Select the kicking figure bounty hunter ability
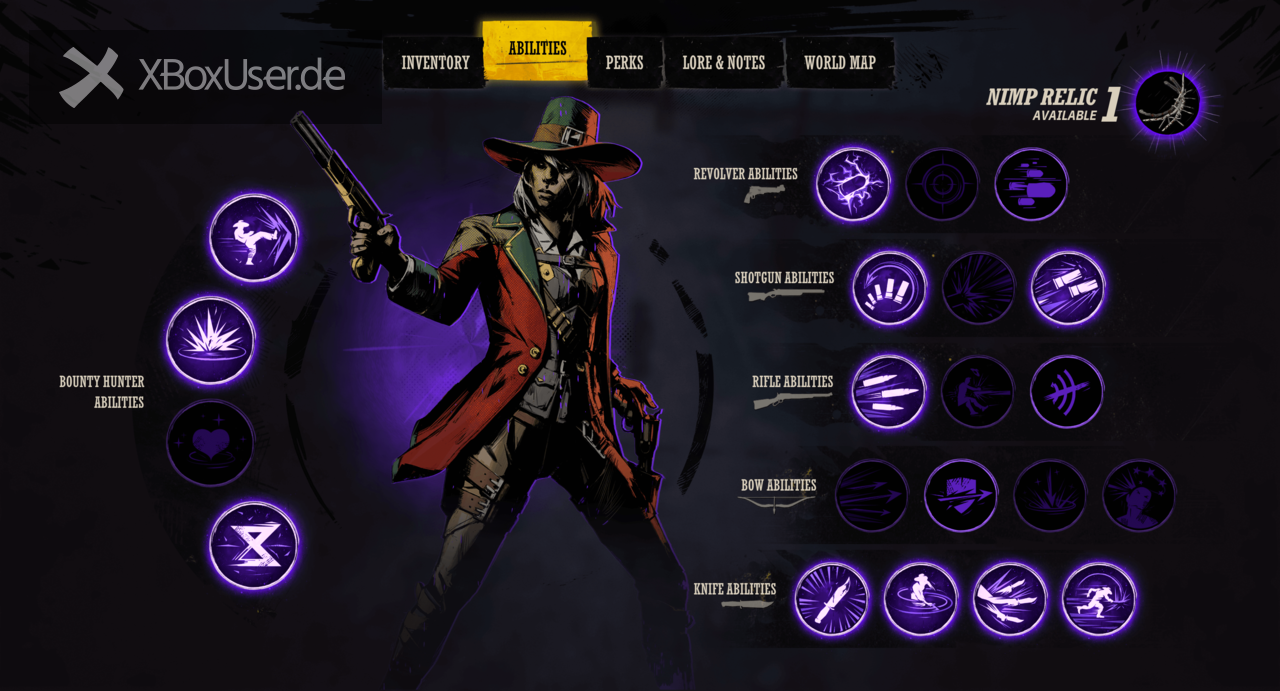Screen dimensions: 1280x691 coord(254,238)
